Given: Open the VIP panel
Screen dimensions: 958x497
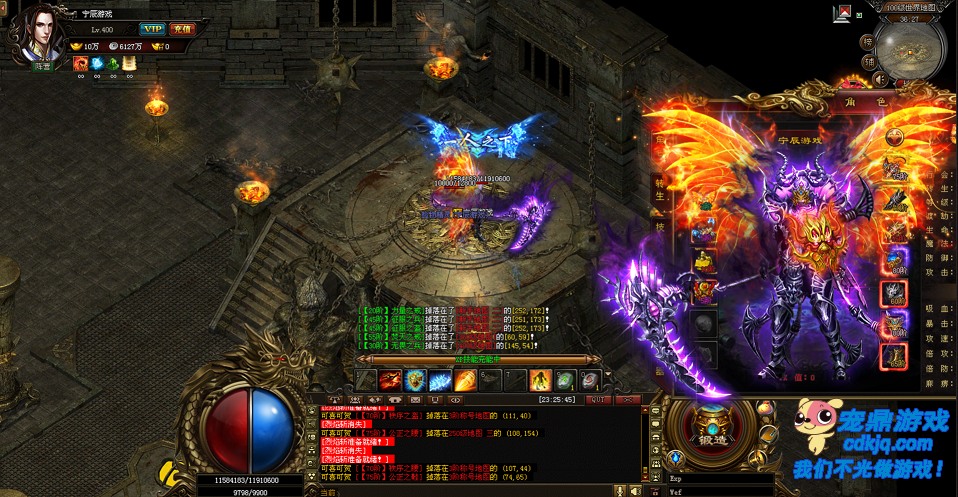Looking at the screenshot, I should click(x=152, y=29).
